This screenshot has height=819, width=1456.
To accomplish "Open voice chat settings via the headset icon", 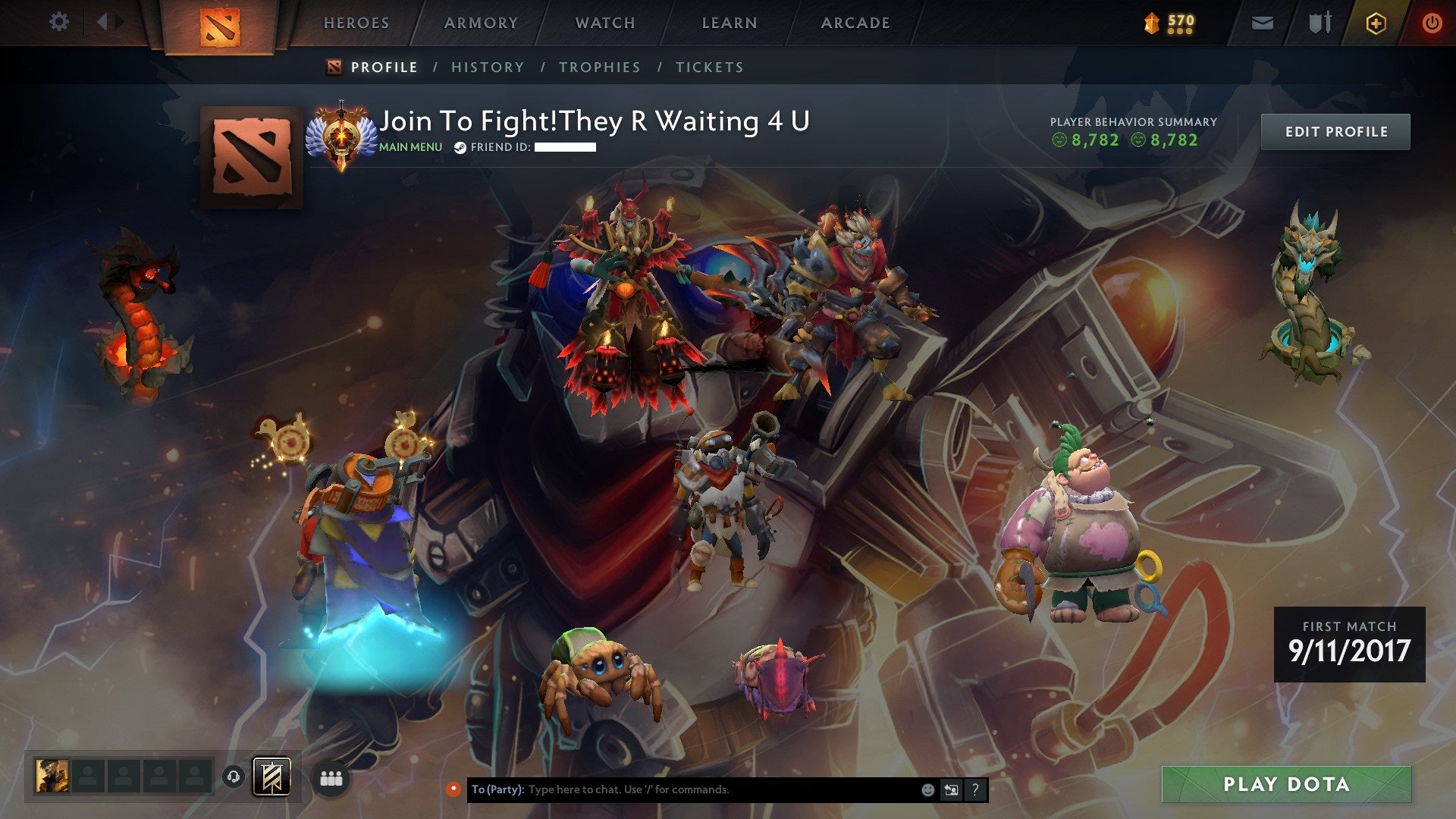I will (x=235, y=778).
